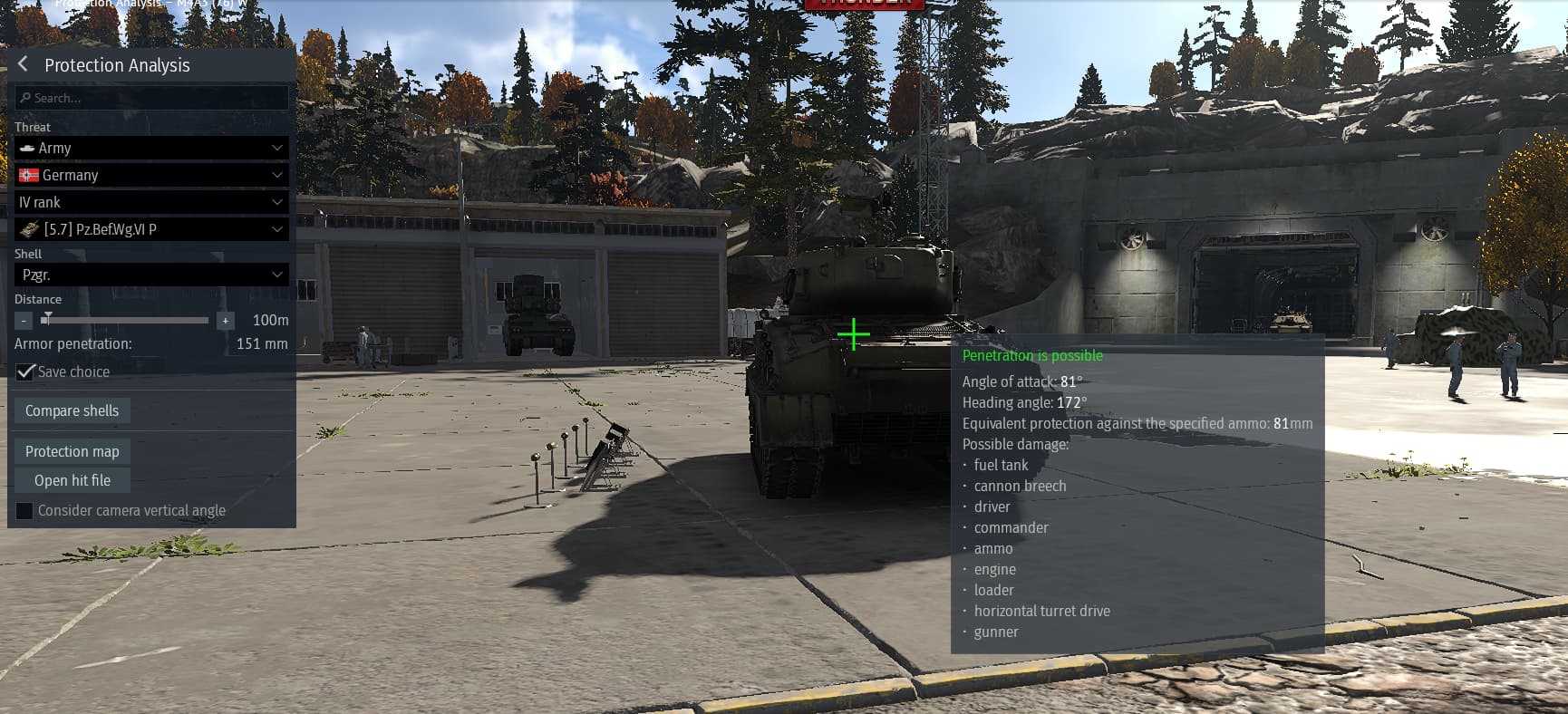This screenshot has width=1568, height=714.
Task: Open the Pzgr. shell dropdown
Action: pyautogui.click(x=152, y=275)
